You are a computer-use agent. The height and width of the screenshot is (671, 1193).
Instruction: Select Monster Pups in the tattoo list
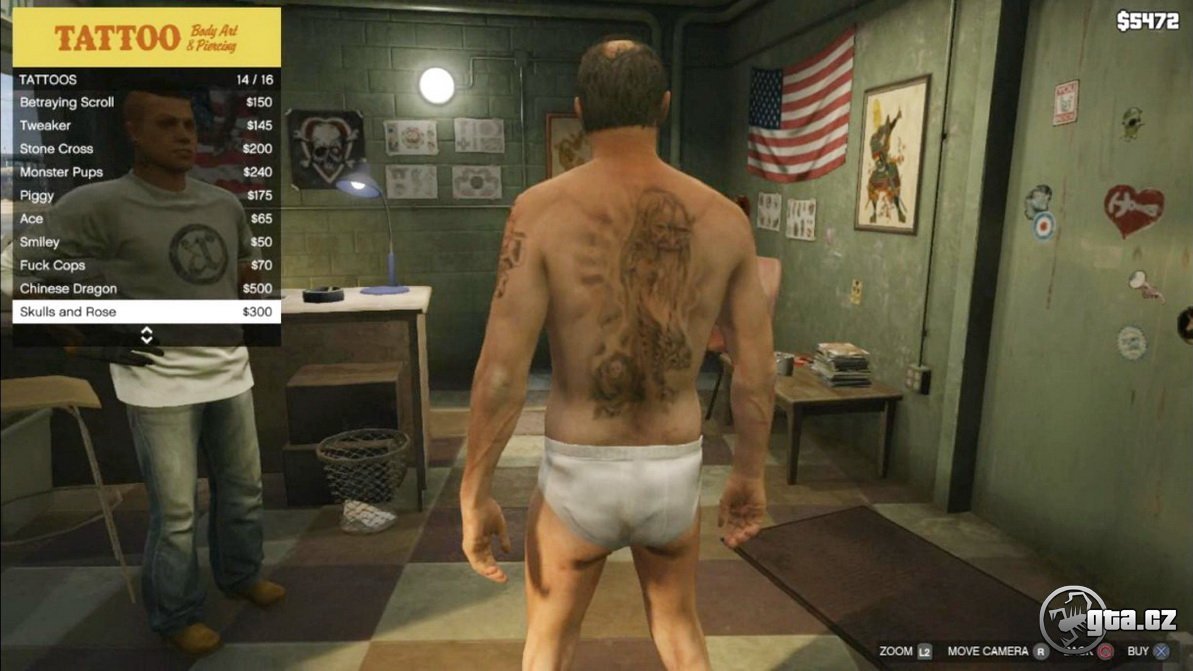146,172
